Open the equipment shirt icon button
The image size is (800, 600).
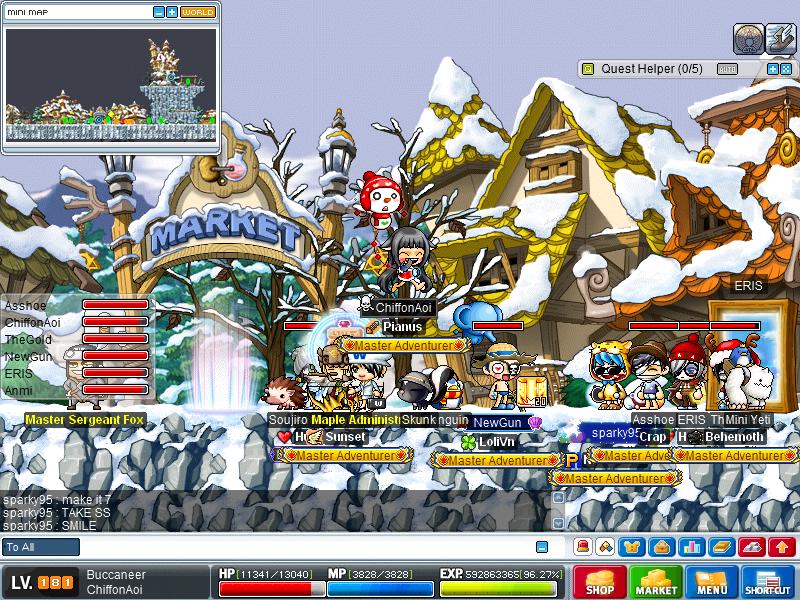click(632, 547)
